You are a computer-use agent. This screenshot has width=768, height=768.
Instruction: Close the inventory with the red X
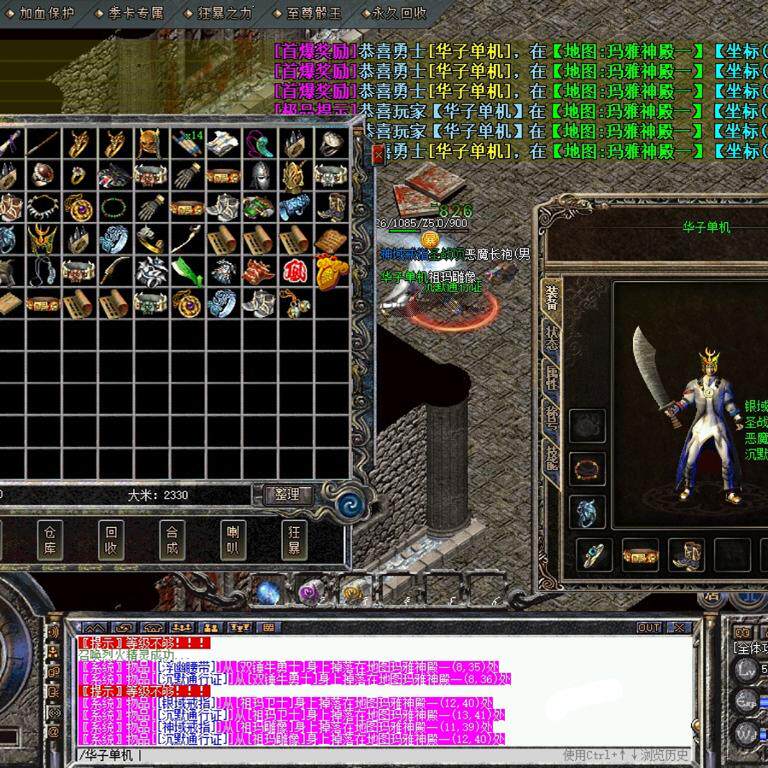[x=378, y=153]
